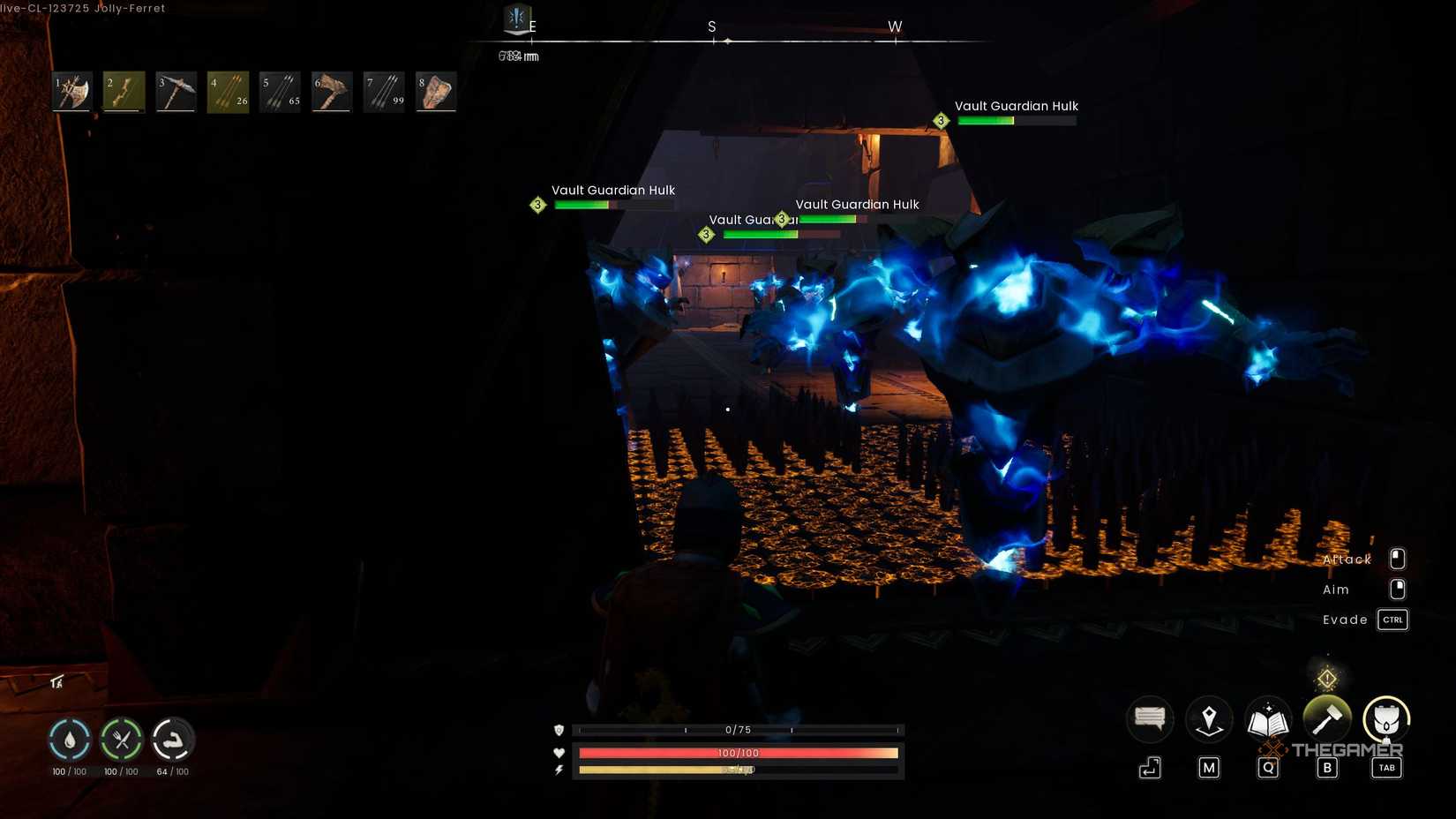Select the pickaxe in hotbar slot 3
The width and height of the screenshot is (1456, 819).
pyautogui.click(x=176, y=91)
